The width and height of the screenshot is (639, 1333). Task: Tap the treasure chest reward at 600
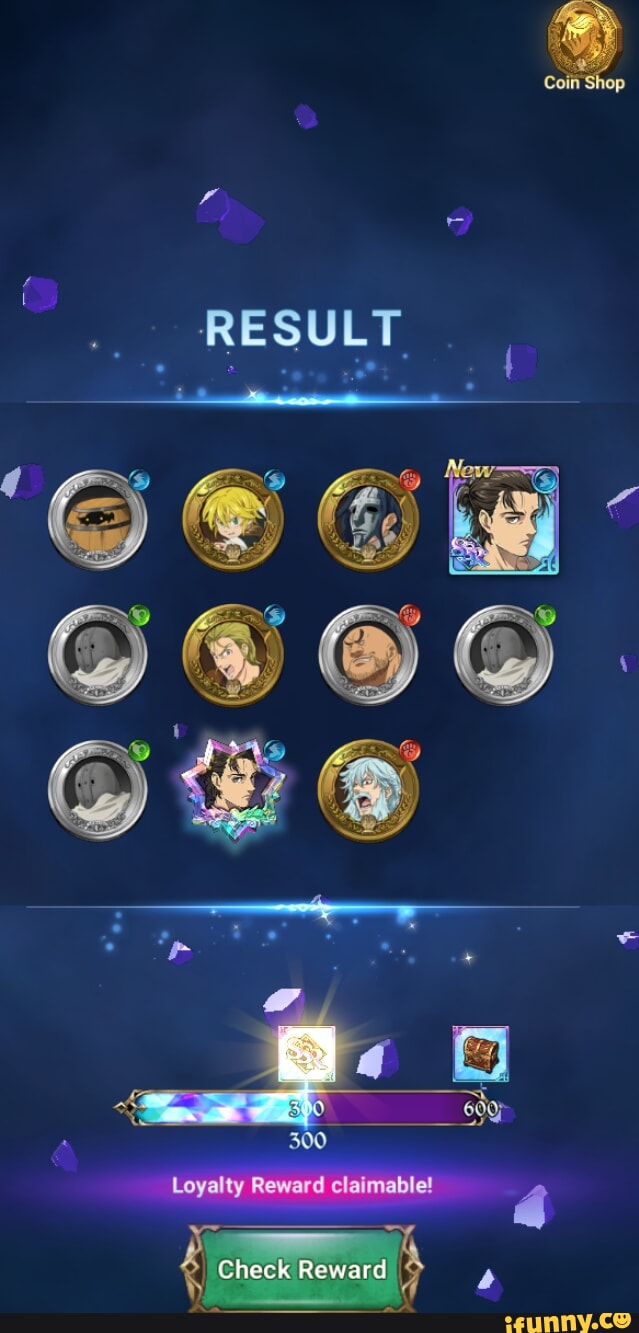pos(480,1054)
